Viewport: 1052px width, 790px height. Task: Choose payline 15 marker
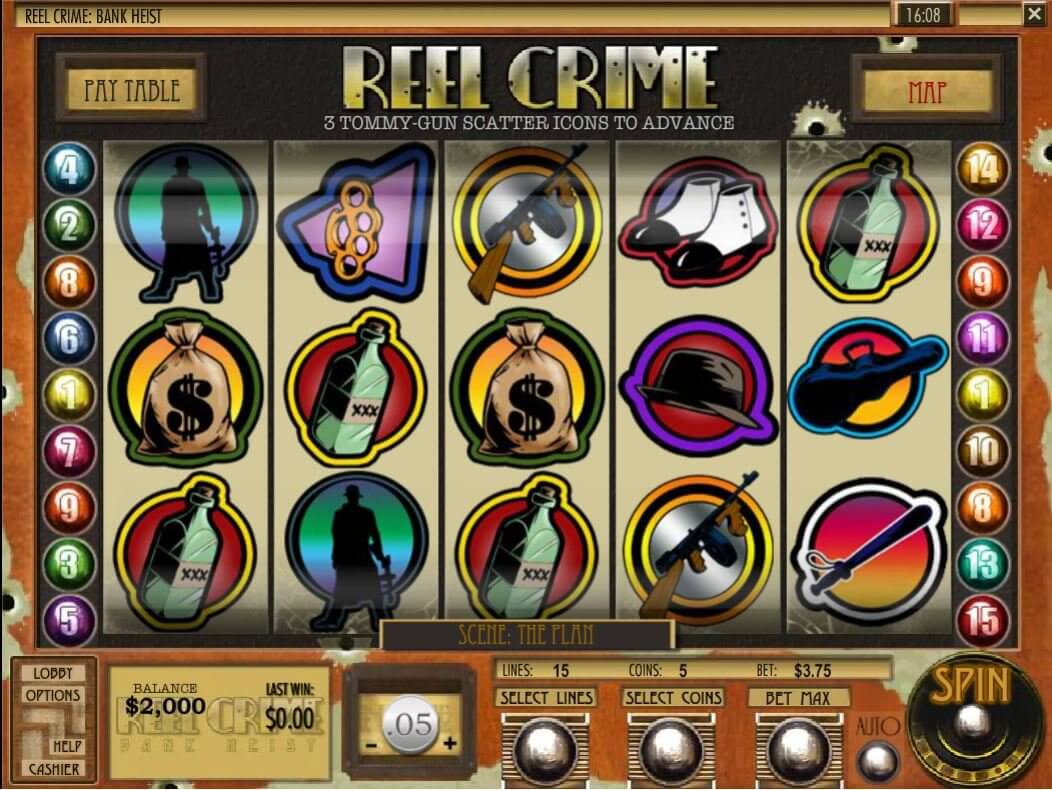983,621
